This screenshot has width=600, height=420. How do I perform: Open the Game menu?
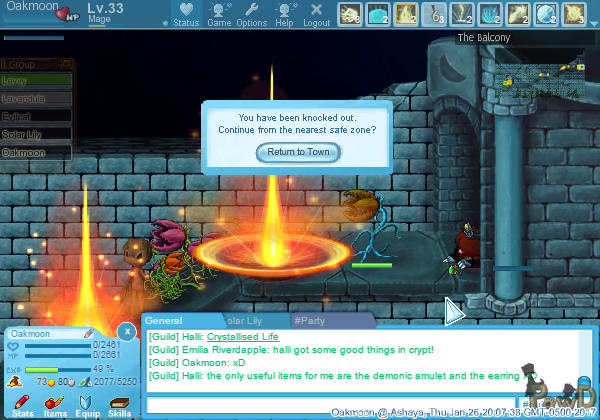coord(219,15)
